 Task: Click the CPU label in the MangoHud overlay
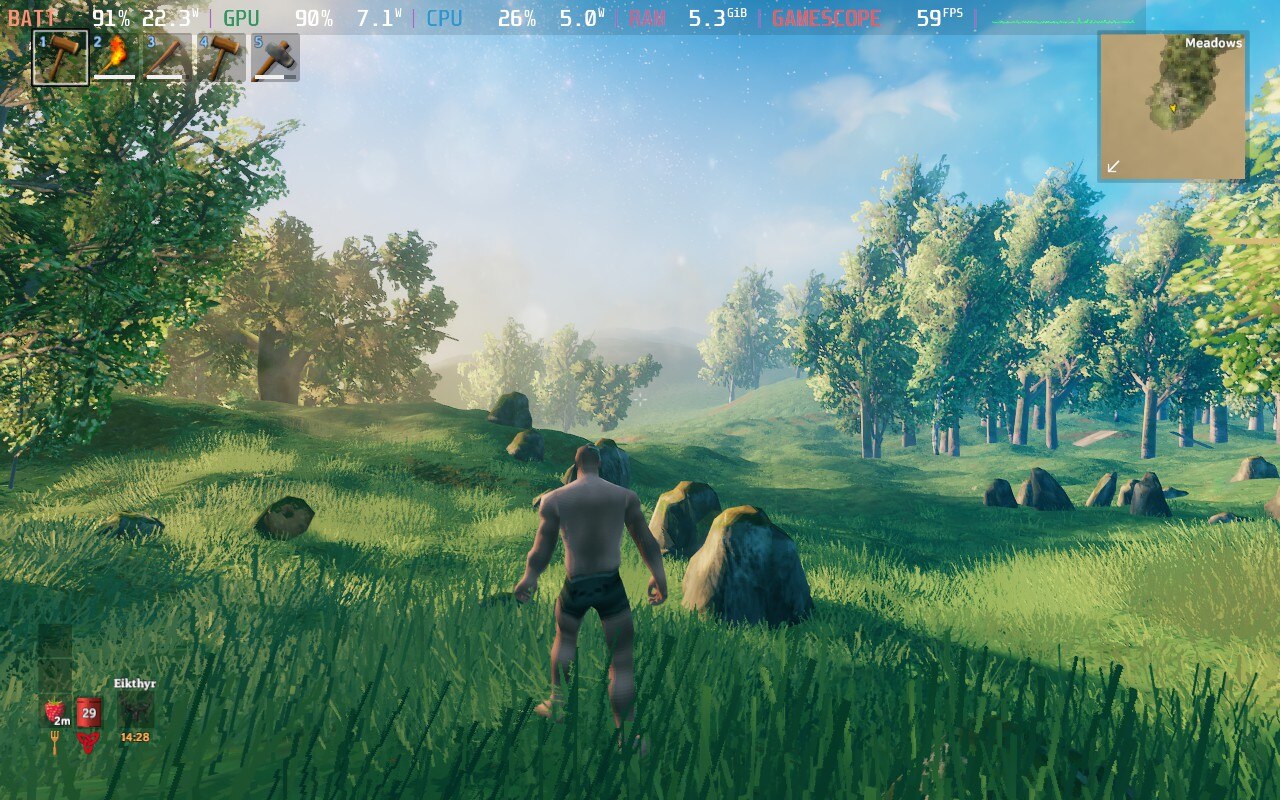click(447, 16)
